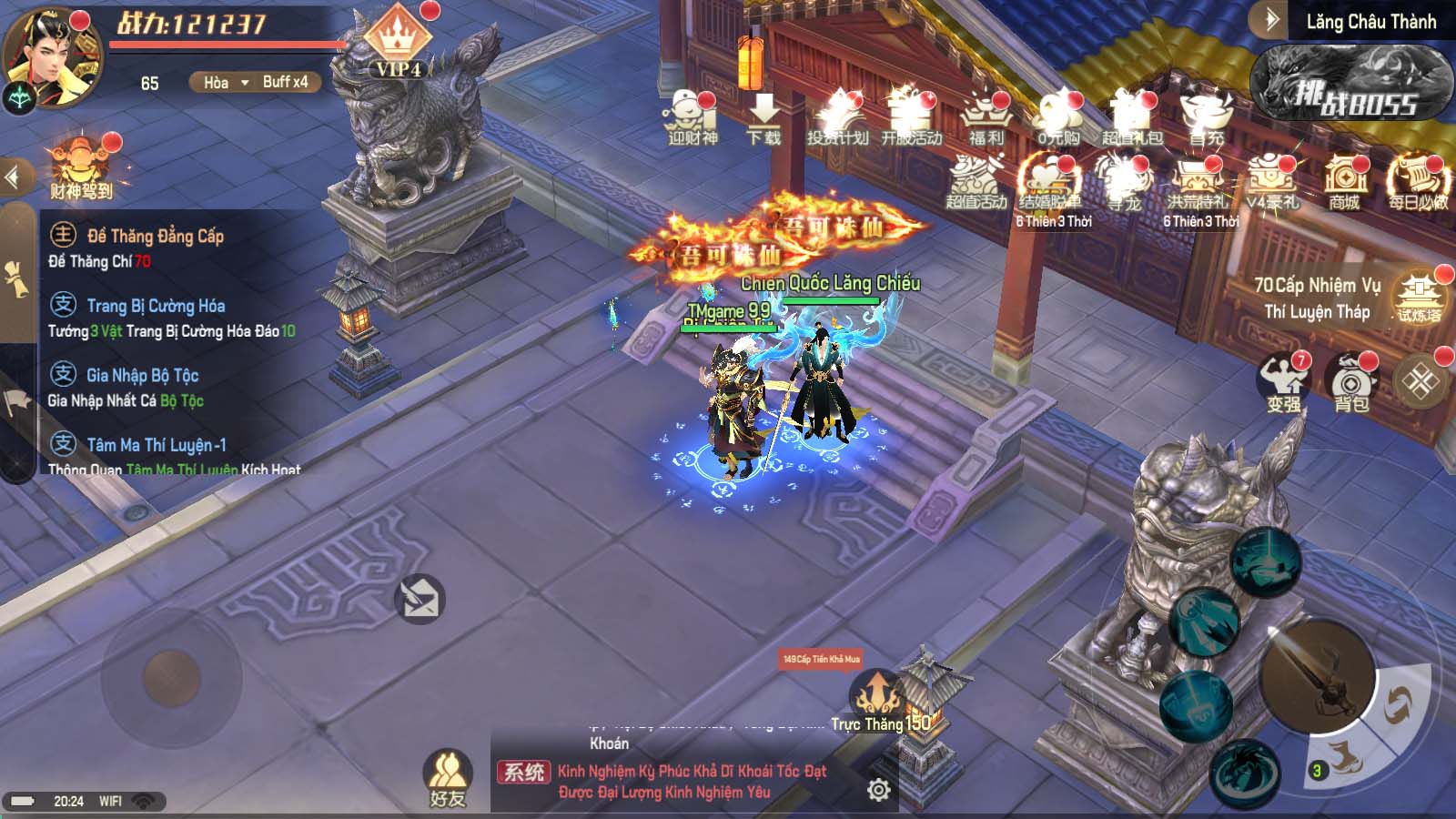Image resolution: width=1456 pixels, height=819 pixels.
Task: Open the chat settings gear
Action: 878,790
